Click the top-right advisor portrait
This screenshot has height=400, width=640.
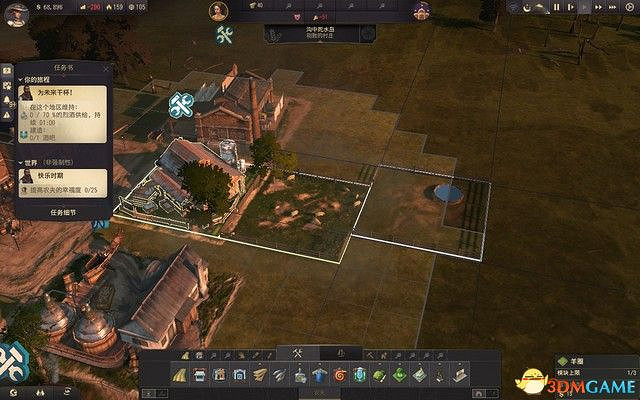pyautogui.click(x=421, y=11)
